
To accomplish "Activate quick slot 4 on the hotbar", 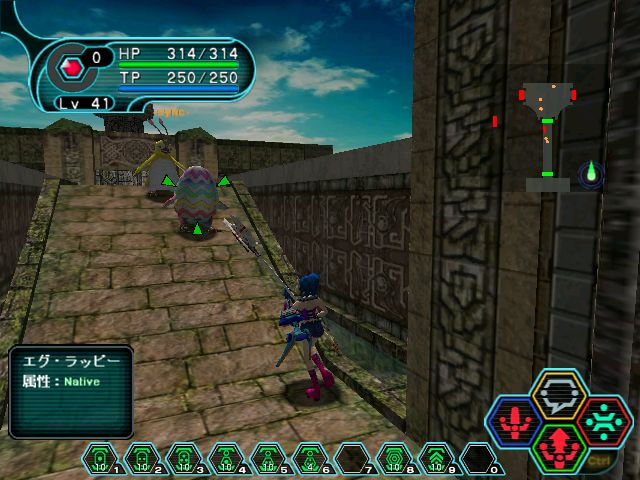I will coord(224,458).
